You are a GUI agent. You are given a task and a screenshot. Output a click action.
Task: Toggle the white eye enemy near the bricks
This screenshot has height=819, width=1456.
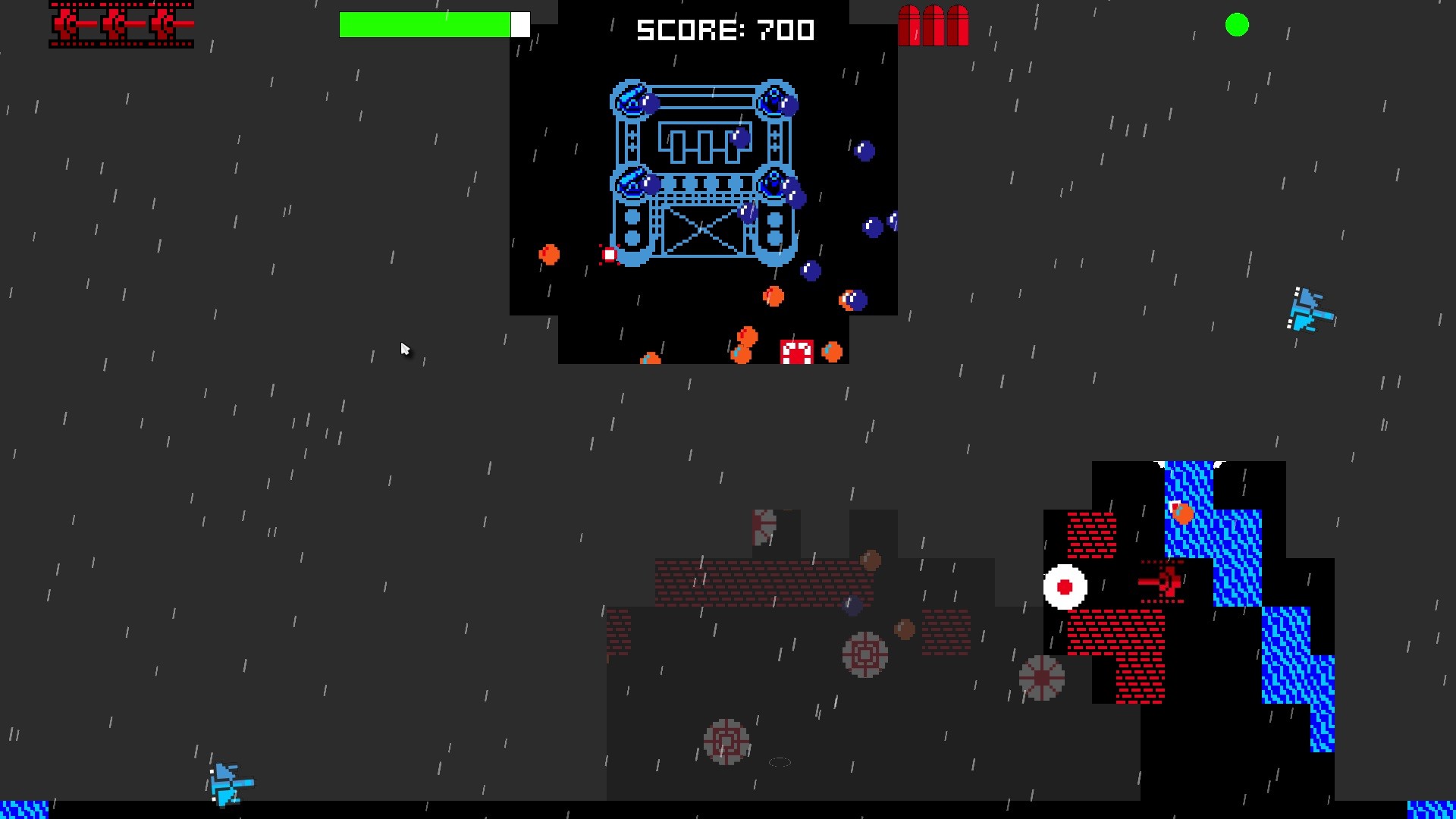pyautogui.click(x=1064, y=588)
